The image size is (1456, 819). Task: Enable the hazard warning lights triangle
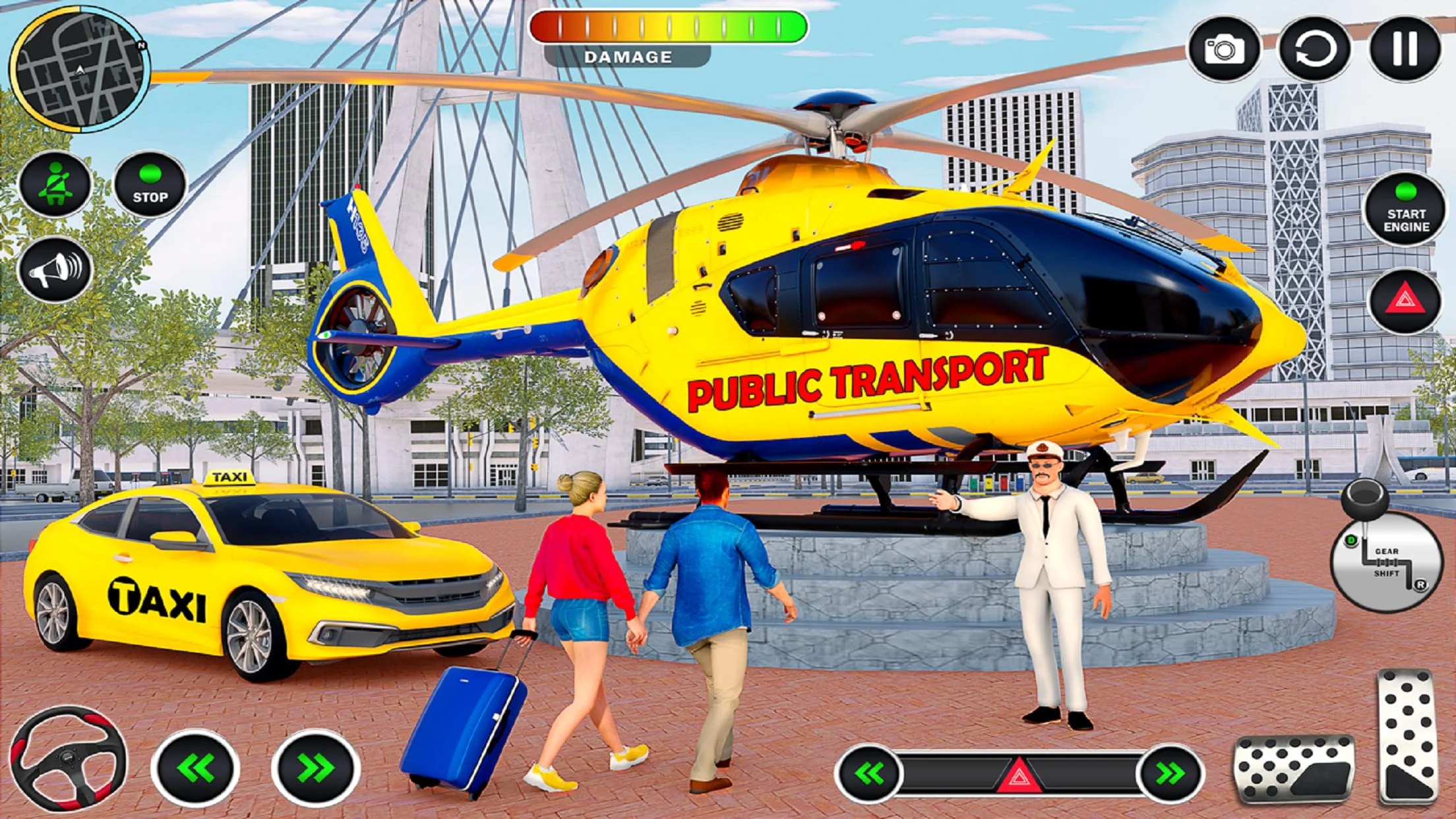pyautogui.click(x=1405, y=300)
